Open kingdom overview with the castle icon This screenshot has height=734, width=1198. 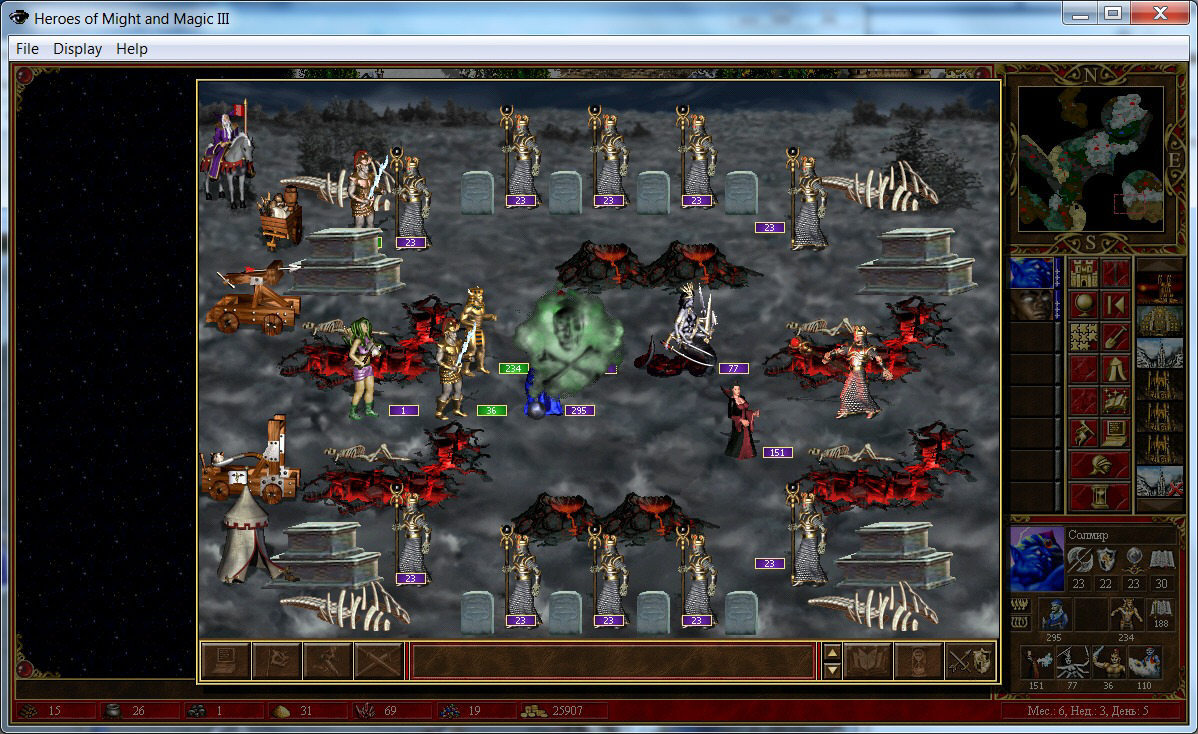click(1084, 273)
